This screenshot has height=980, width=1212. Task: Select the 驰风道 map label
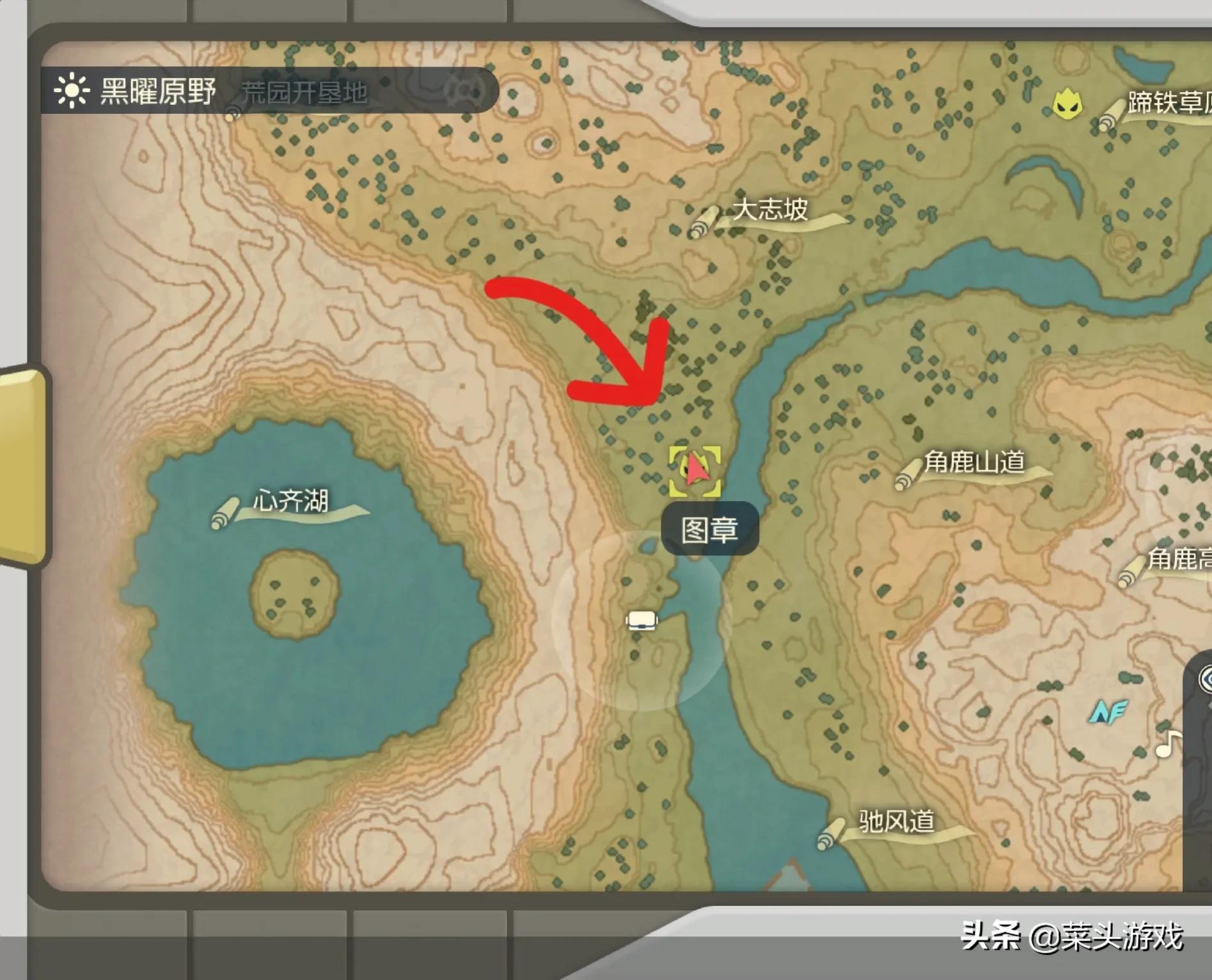pos(896,822)
